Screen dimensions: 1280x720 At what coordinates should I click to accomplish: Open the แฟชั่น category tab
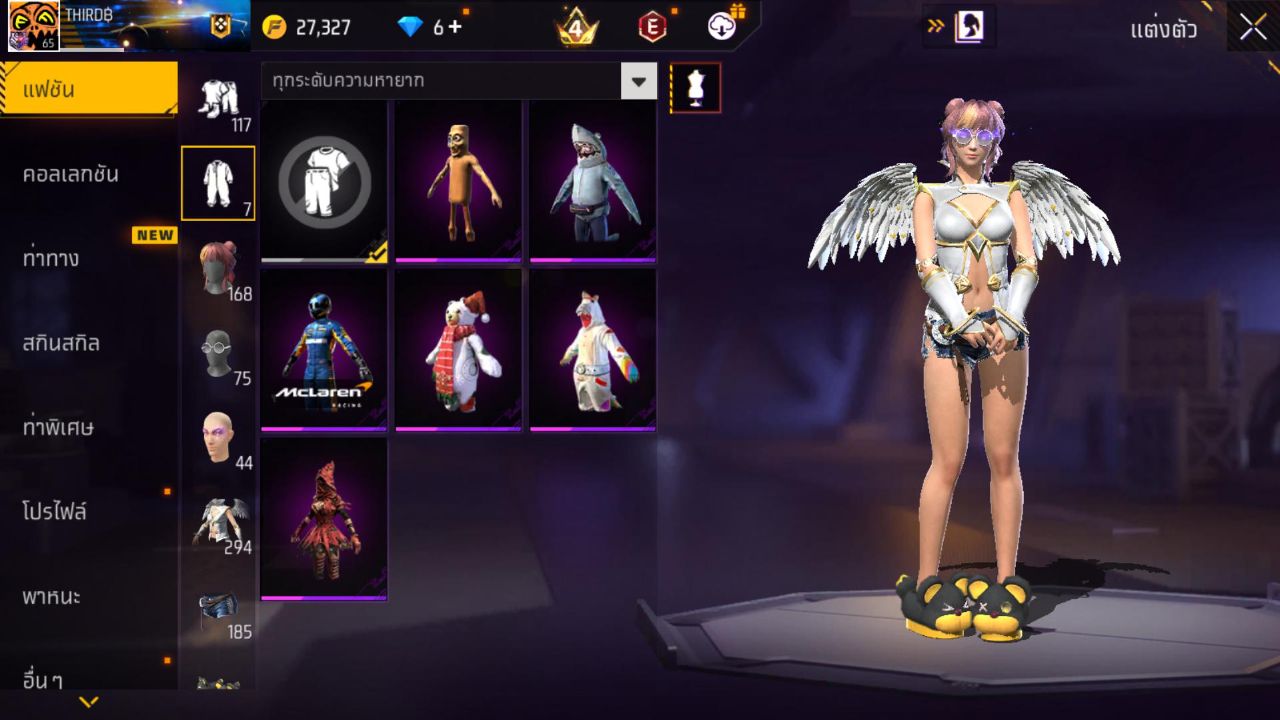[88, 90]
